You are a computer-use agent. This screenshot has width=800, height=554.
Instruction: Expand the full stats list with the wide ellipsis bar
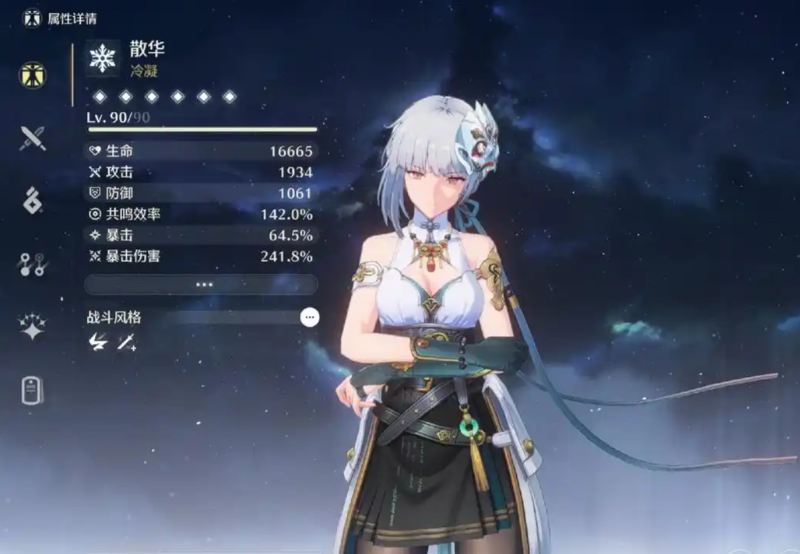(x=204, y=284)
